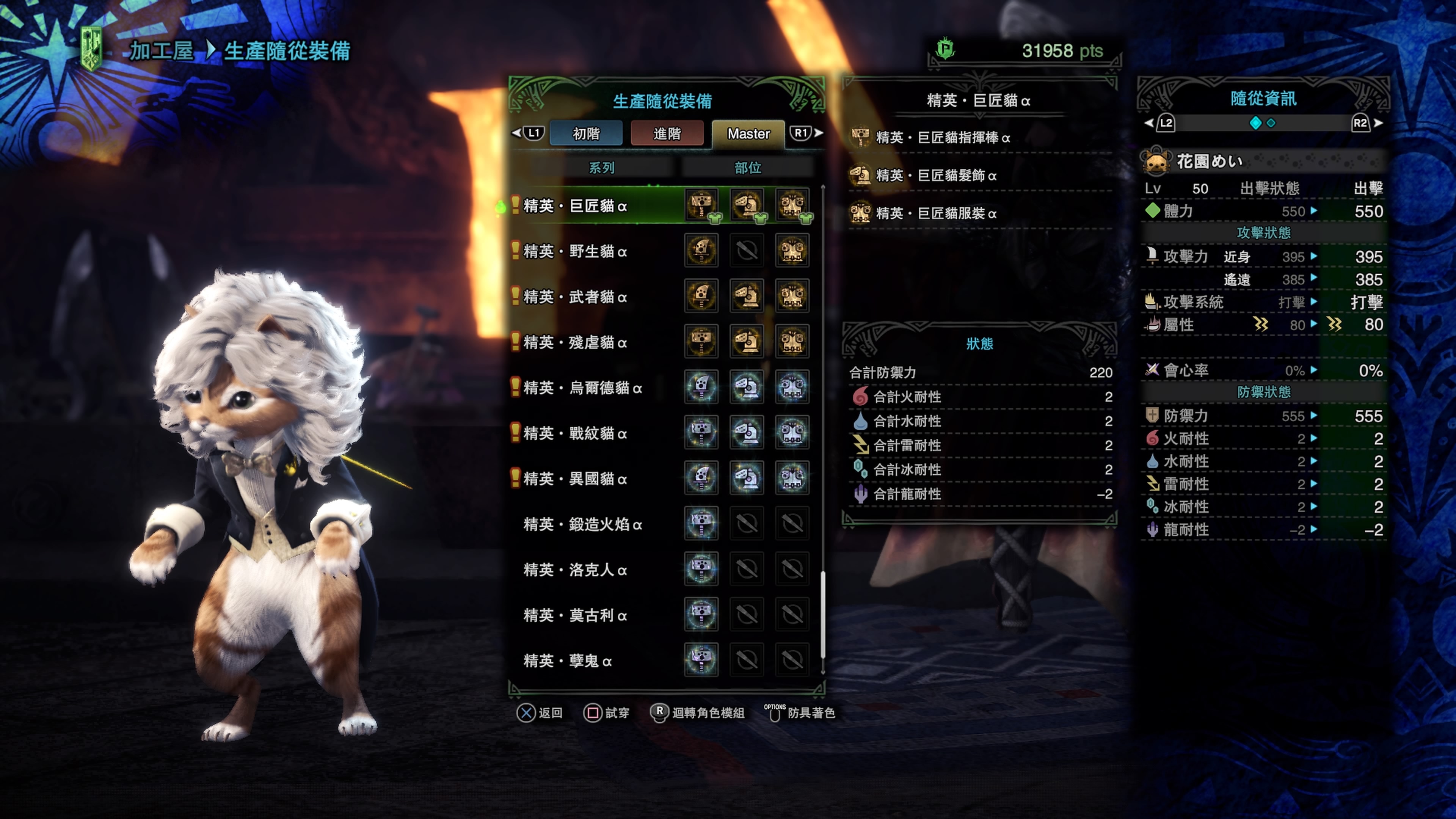Pick the 精英・莫古利α row

pyautogui.click(x=575, y=615)
